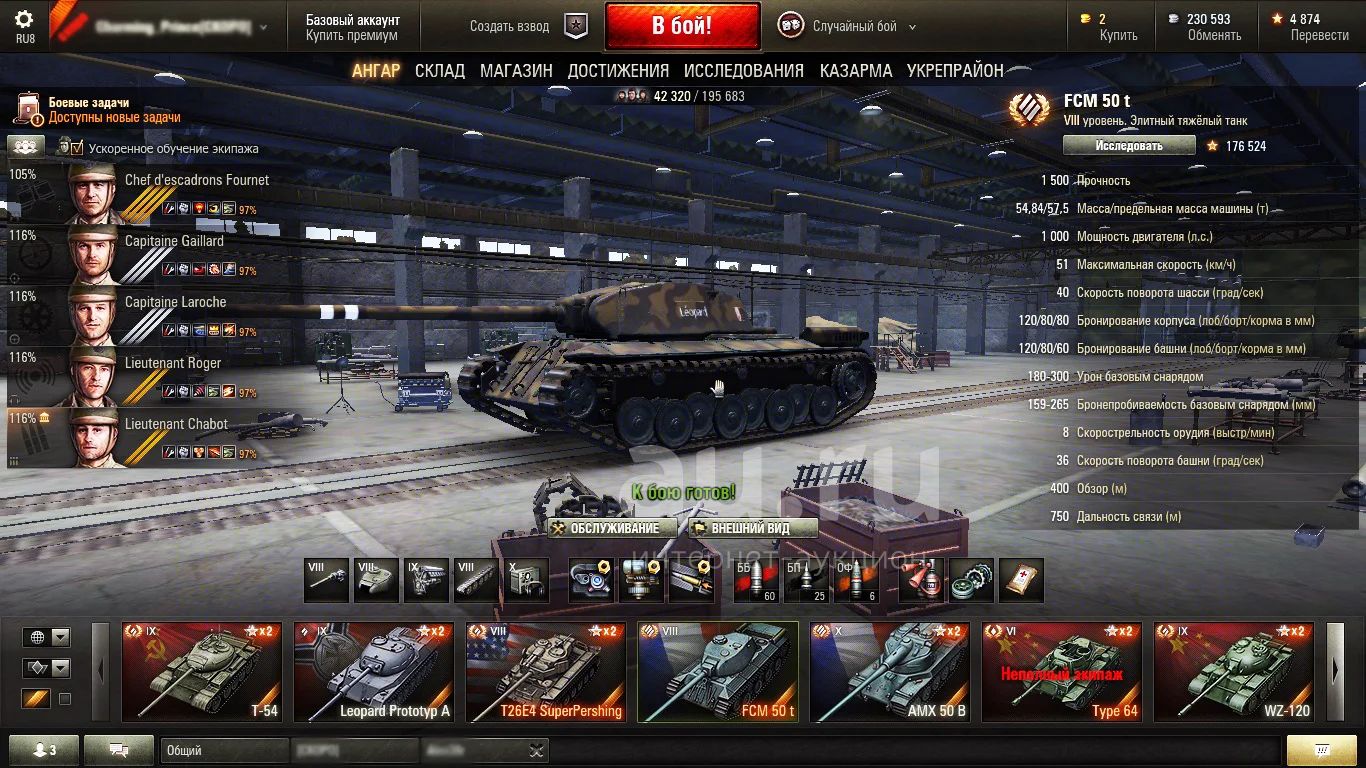Screen dimensions: 1366x768
Task: Click the Исследовать research button
Action: (x=1129, y=145)
